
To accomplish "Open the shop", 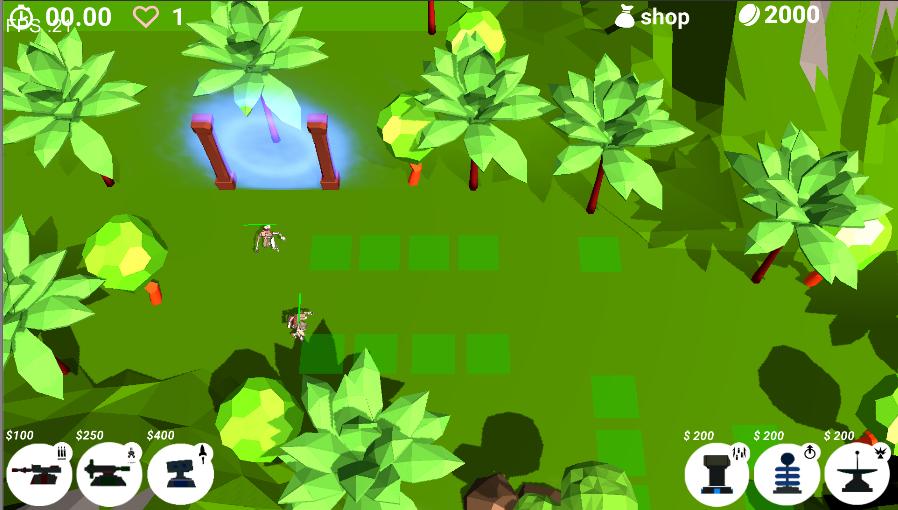I will tap(652, 17).
